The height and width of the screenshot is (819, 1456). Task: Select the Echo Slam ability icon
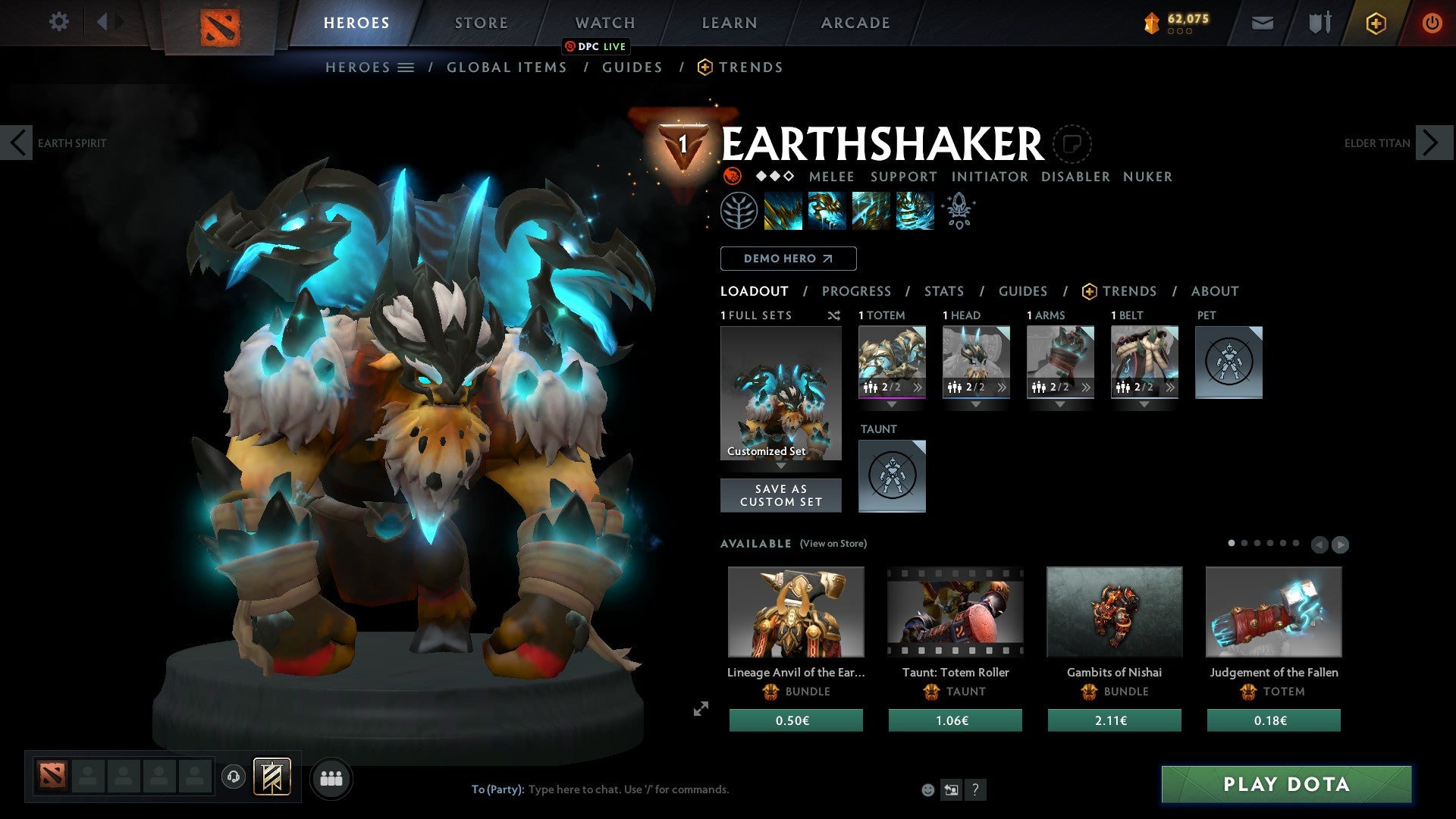point(915,212)
